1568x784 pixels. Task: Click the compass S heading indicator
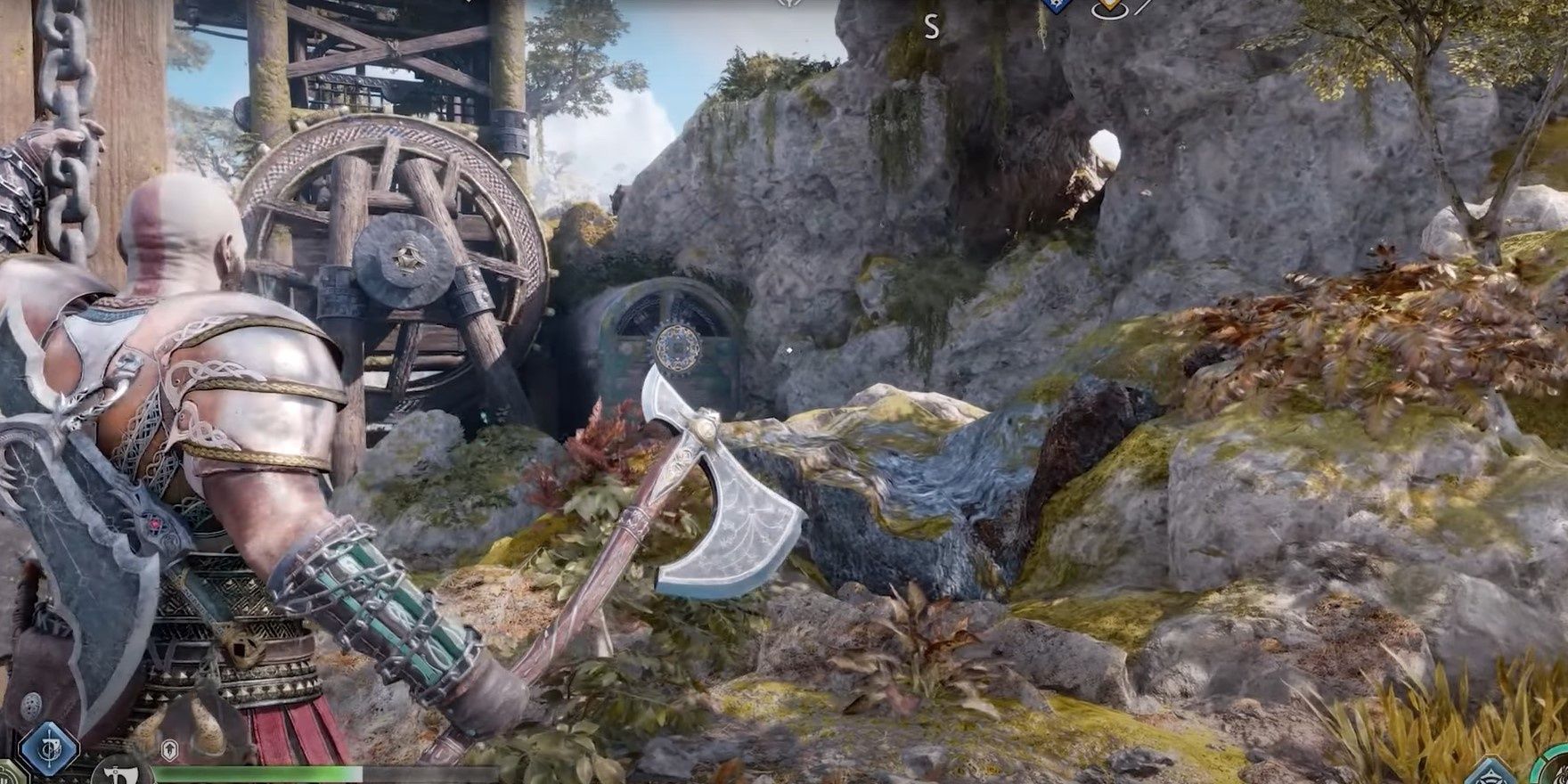(931, 27)
